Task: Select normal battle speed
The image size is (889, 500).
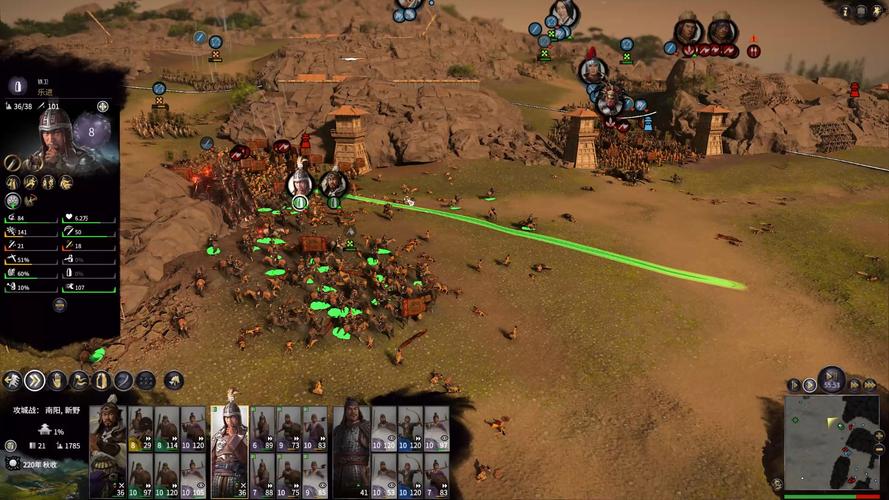Action: 810,384
